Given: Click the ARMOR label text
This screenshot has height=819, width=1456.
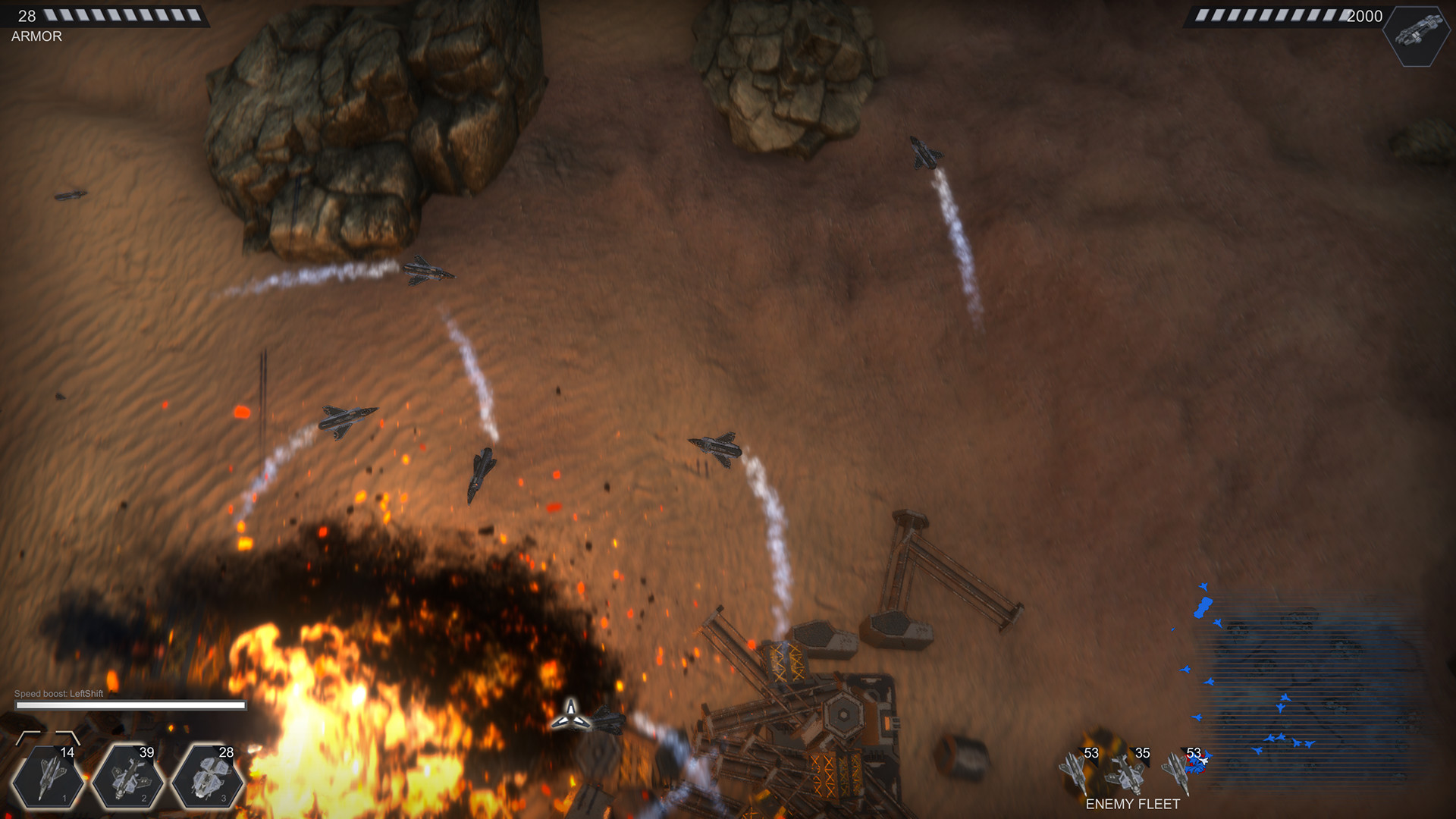Looking at the screenshot, I should point(35,35).
